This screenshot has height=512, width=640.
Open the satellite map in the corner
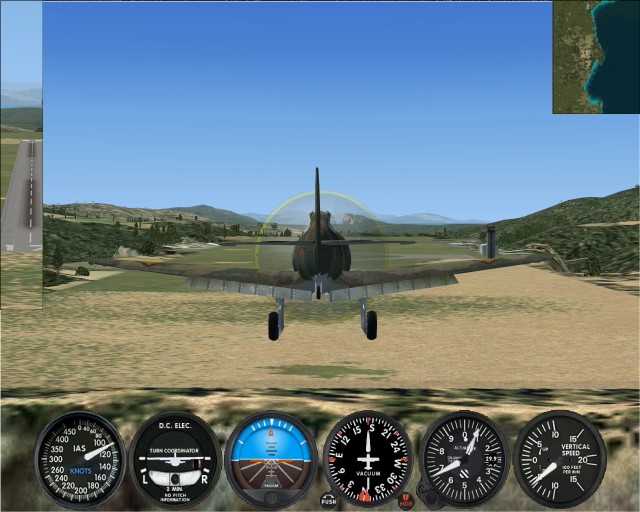tap(596, 56)
